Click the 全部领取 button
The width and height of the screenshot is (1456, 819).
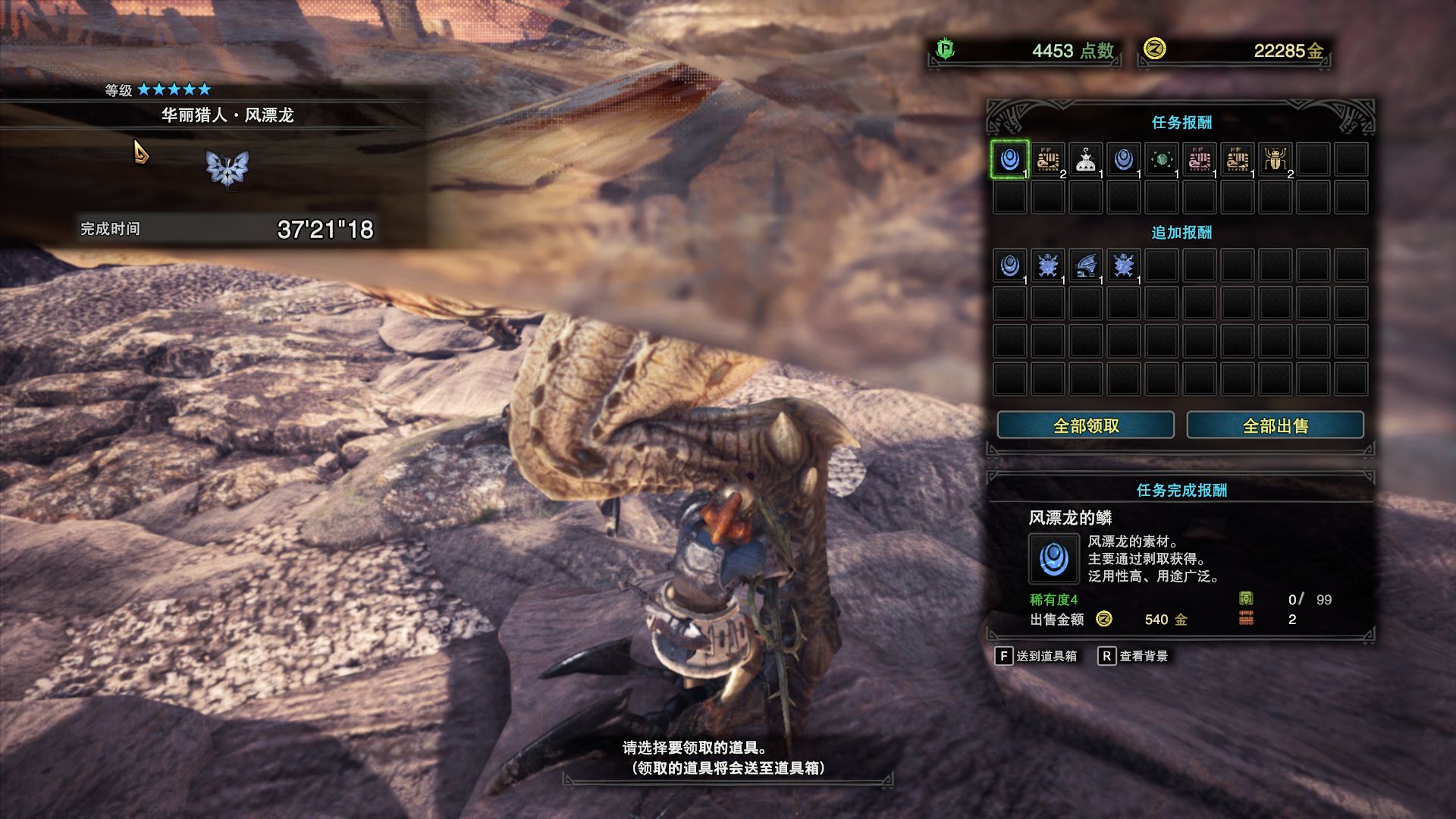point(1085,425)
